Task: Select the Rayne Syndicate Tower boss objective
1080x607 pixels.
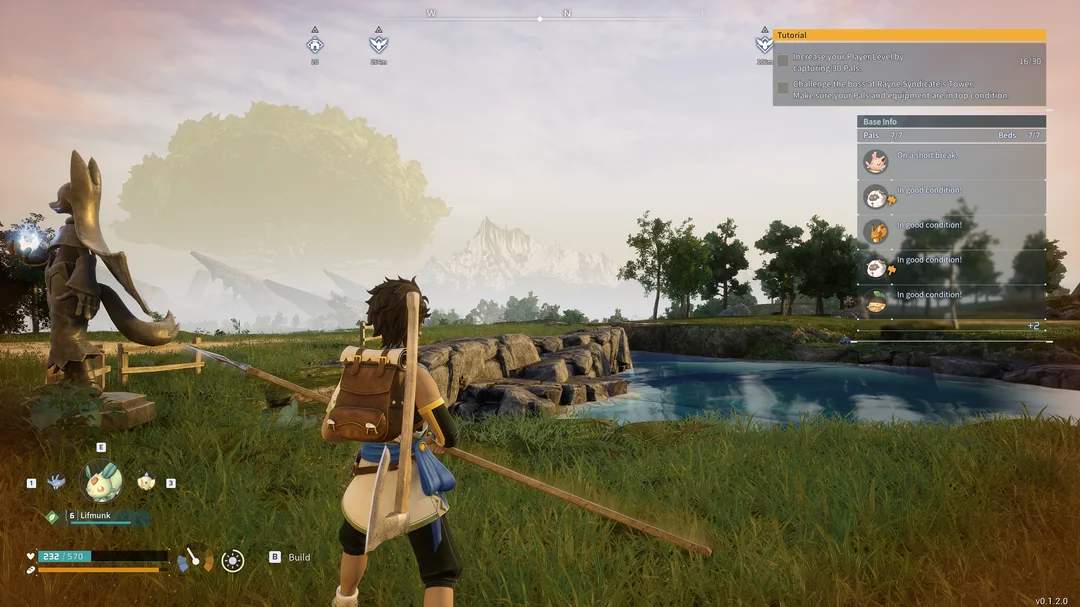Action: pyautogui.click(x=900, y=90)
